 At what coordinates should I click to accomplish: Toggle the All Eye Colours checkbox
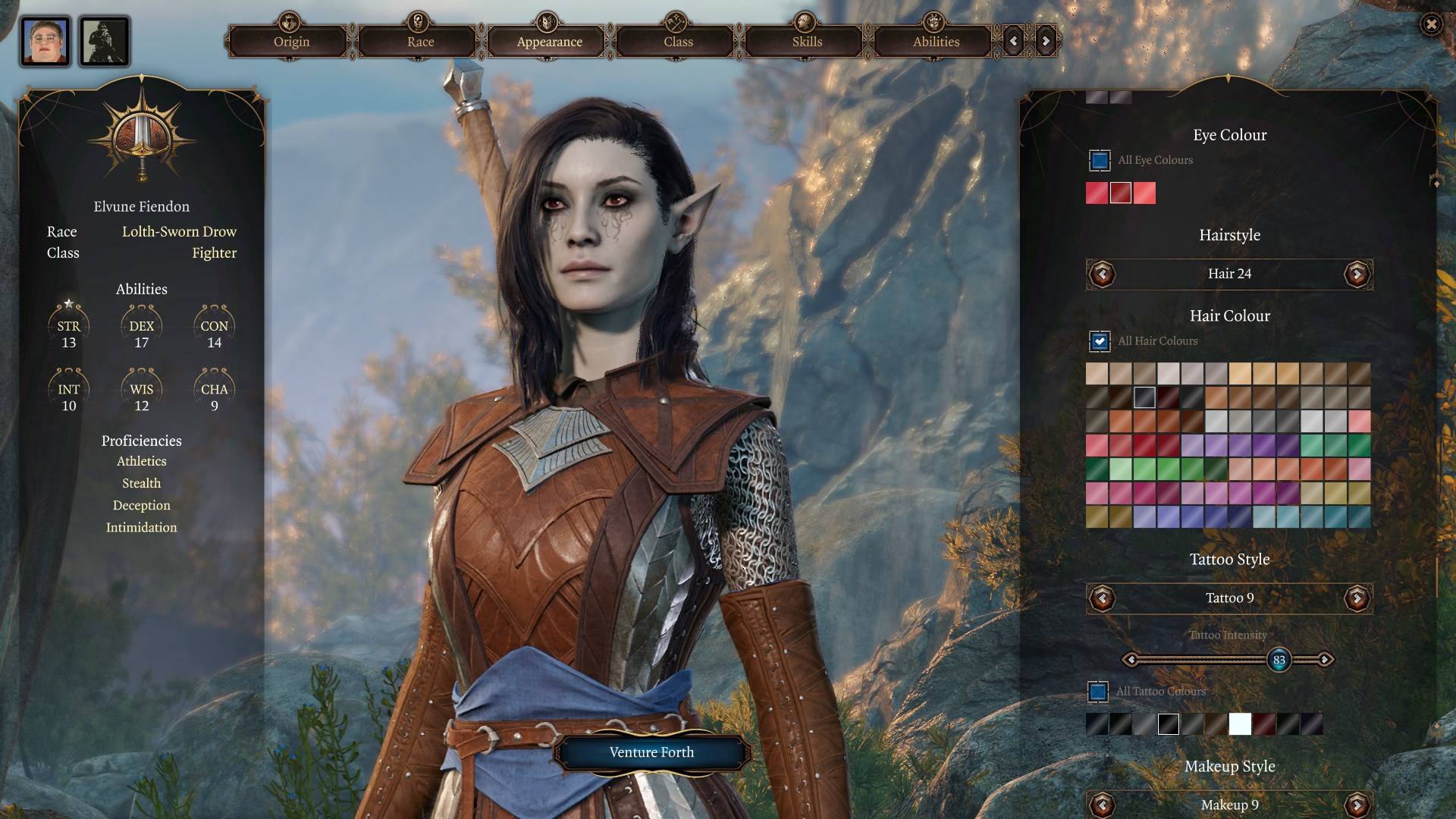pyautogui.click(x=1100, y=161)
